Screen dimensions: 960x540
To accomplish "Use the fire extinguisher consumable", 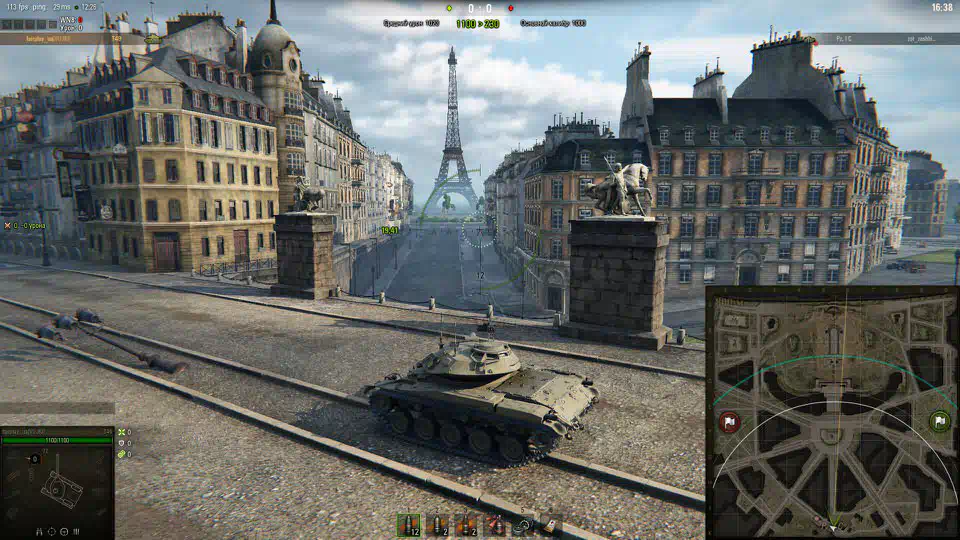I will tap(495, 525).
